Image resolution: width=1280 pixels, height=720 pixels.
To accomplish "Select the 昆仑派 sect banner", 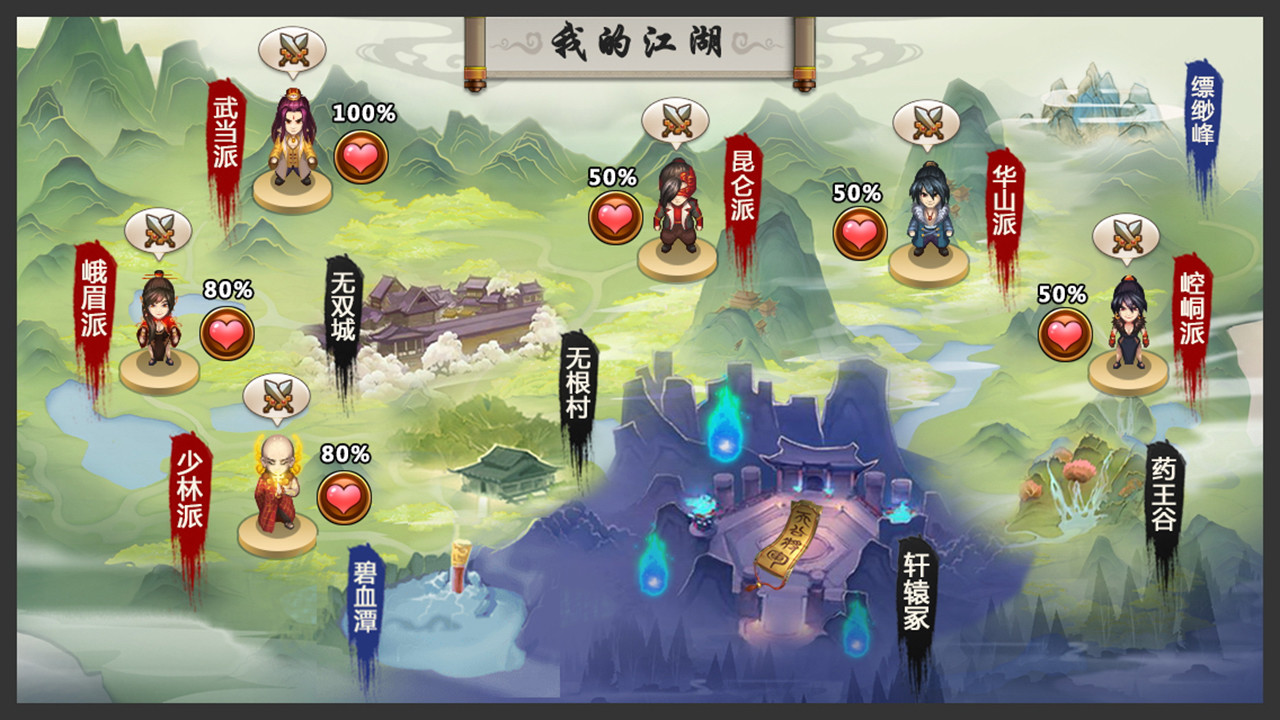I will coord(742,192).
